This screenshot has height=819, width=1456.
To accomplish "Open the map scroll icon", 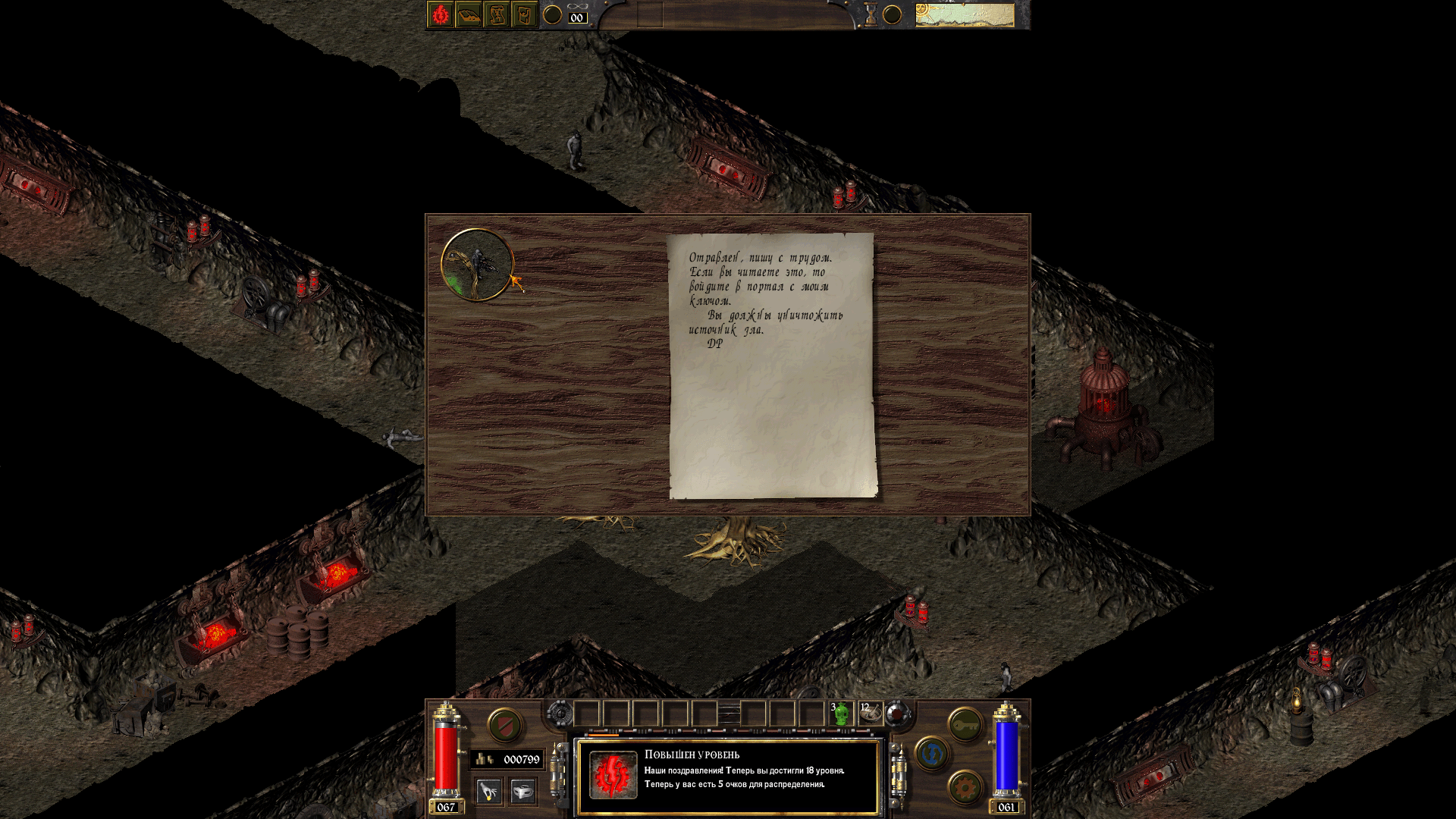I will coord(496,15).
